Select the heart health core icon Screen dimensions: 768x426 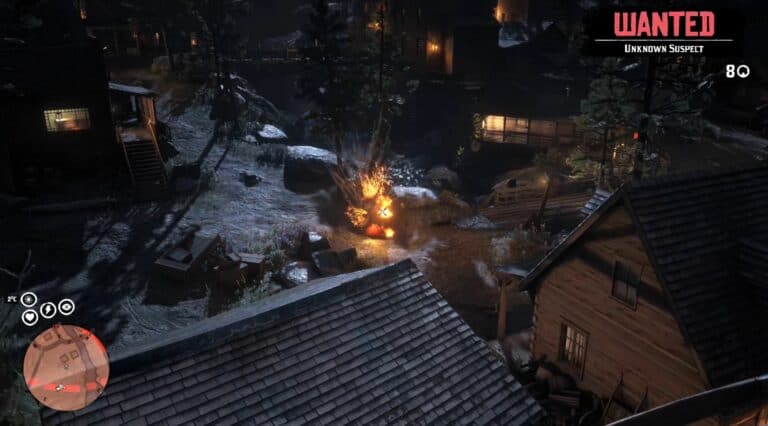(x=30, y=317)
